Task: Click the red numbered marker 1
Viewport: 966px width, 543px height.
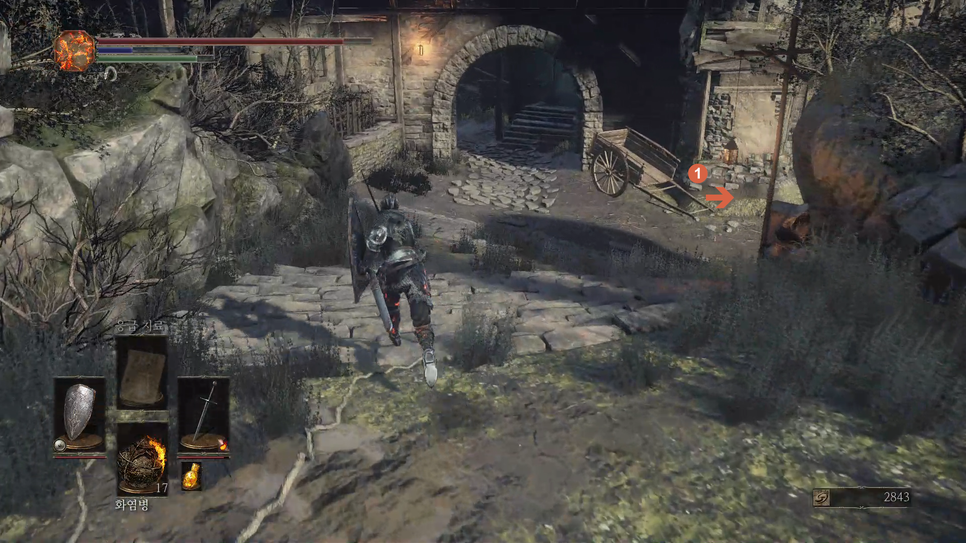Action: (x=698, y=174)
